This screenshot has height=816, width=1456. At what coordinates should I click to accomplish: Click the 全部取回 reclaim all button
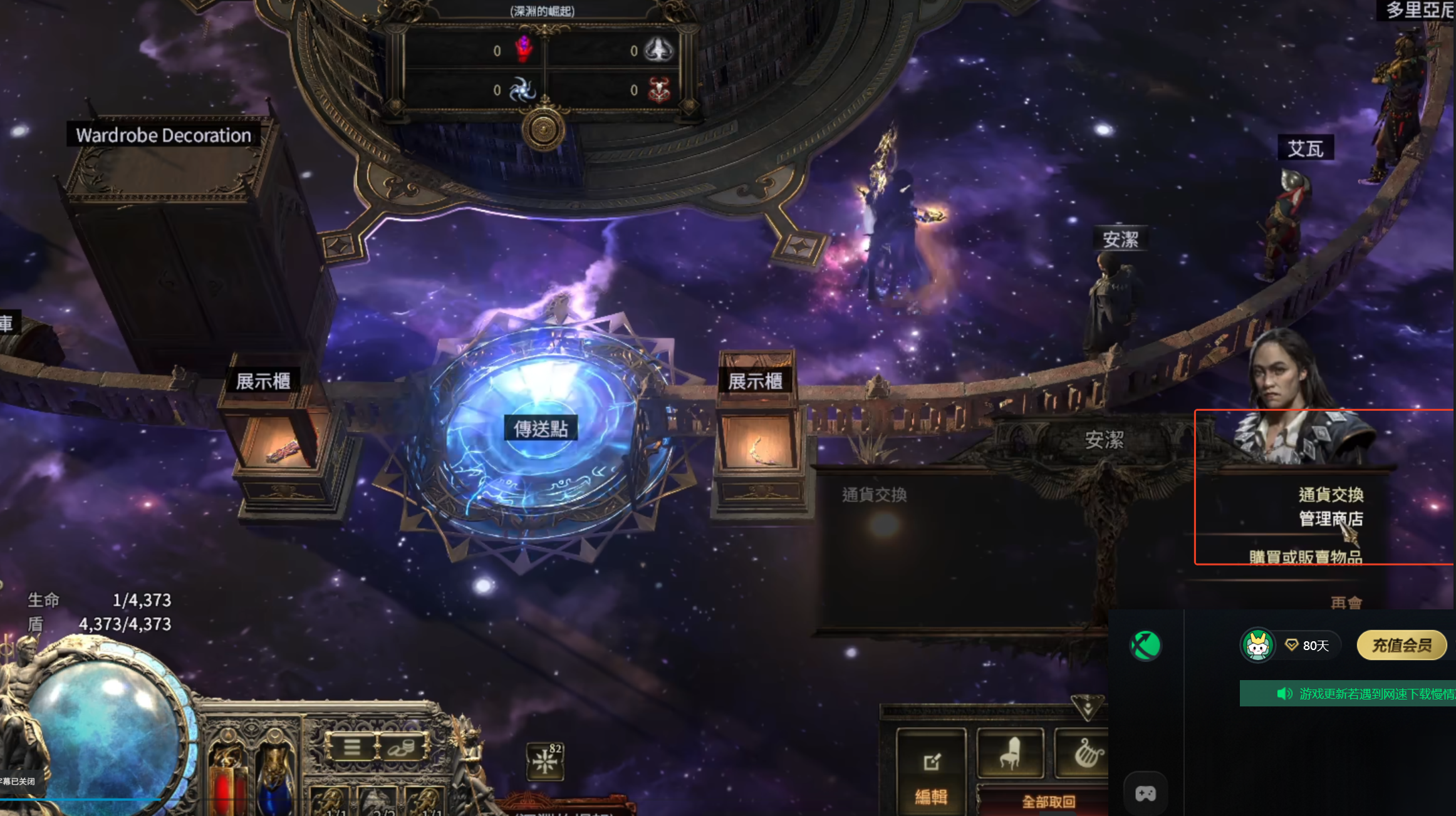[1048, 802]
